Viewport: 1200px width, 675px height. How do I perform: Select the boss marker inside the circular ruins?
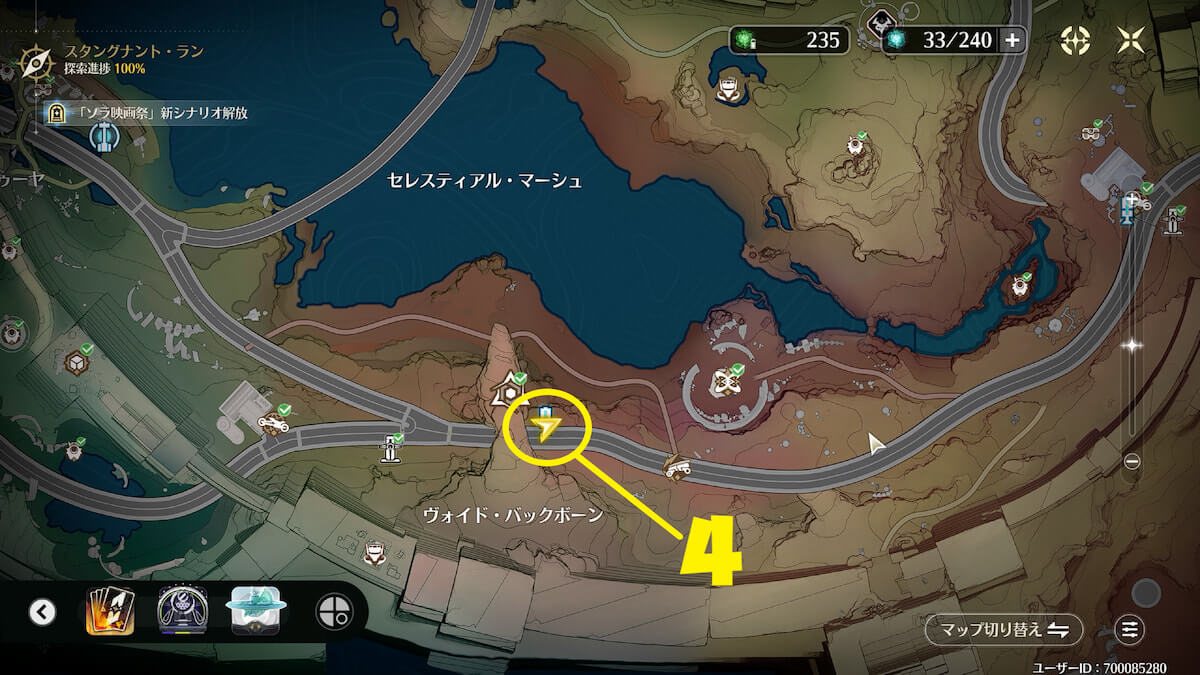pos(724,382)
